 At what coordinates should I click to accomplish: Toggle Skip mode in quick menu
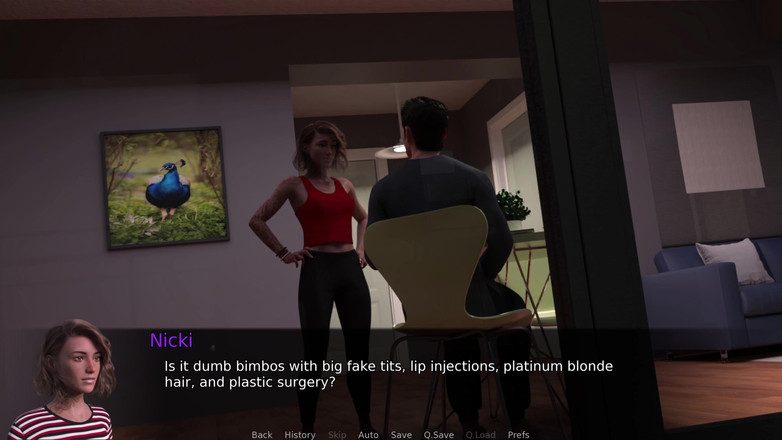tap(337, 435)
